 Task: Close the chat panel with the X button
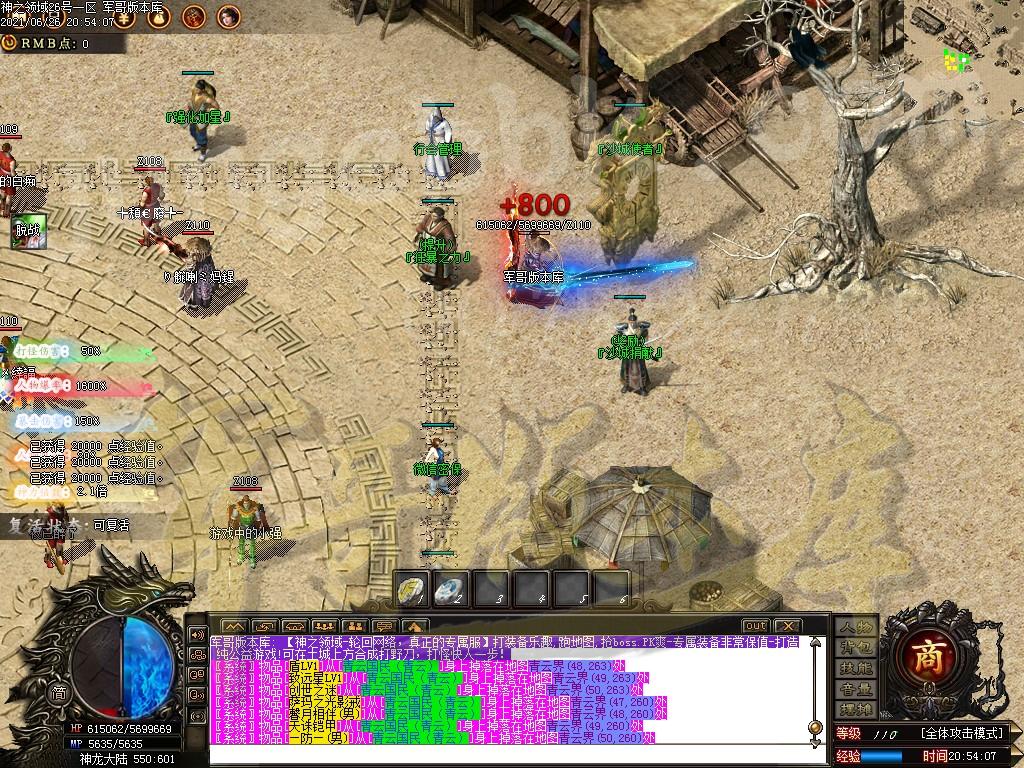(786, 626)
